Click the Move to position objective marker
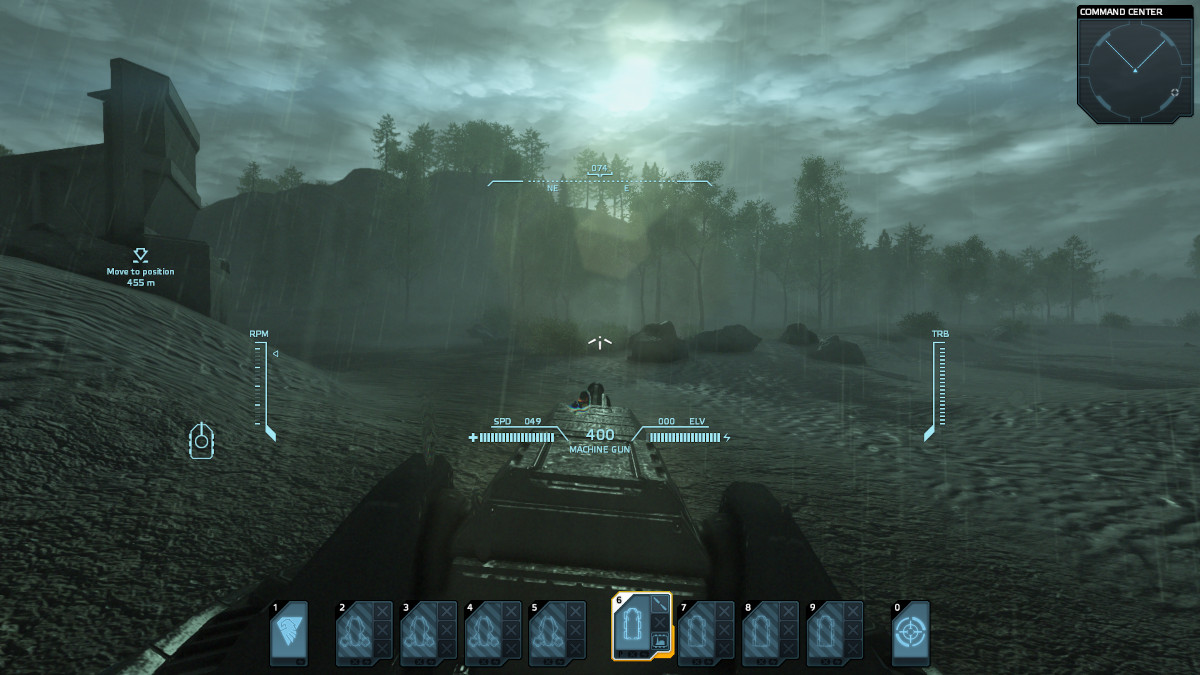Screen dimensions: 1200x675 point(140,256)
